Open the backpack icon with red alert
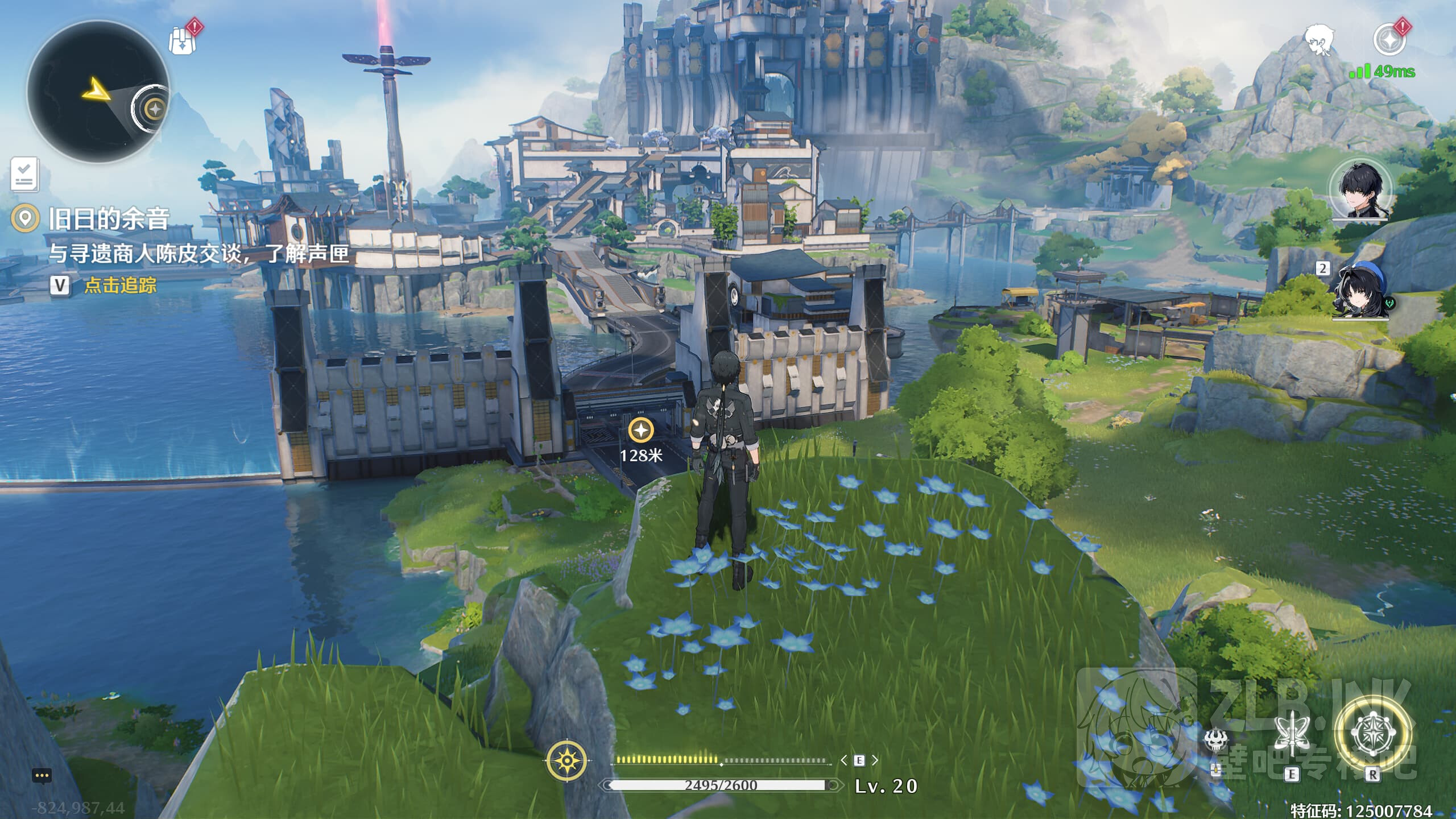Image resolution: width=1456 pixels, height=819 pixels. click(184, 39)
